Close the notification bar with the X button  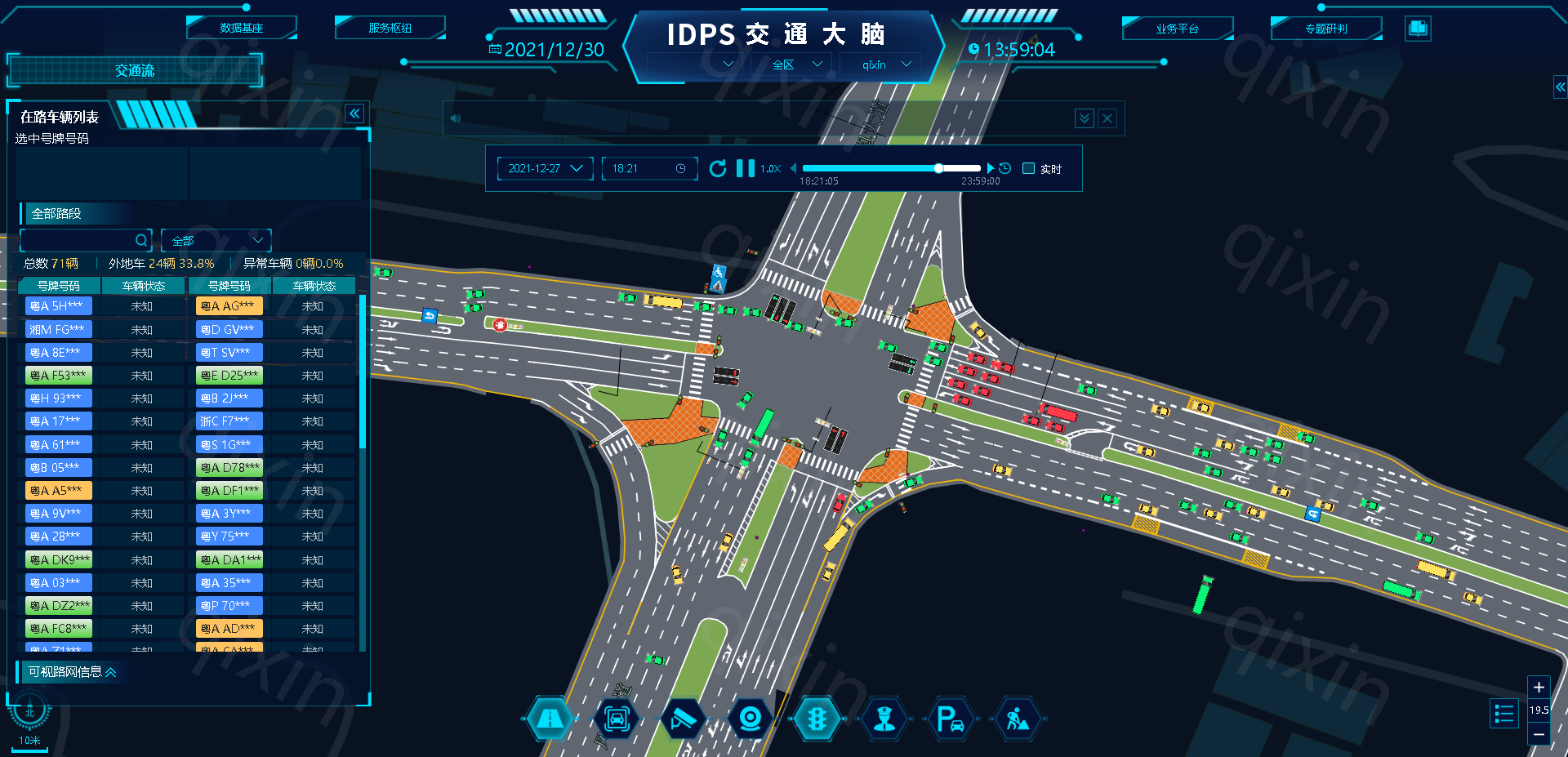tap(1107, 119)
